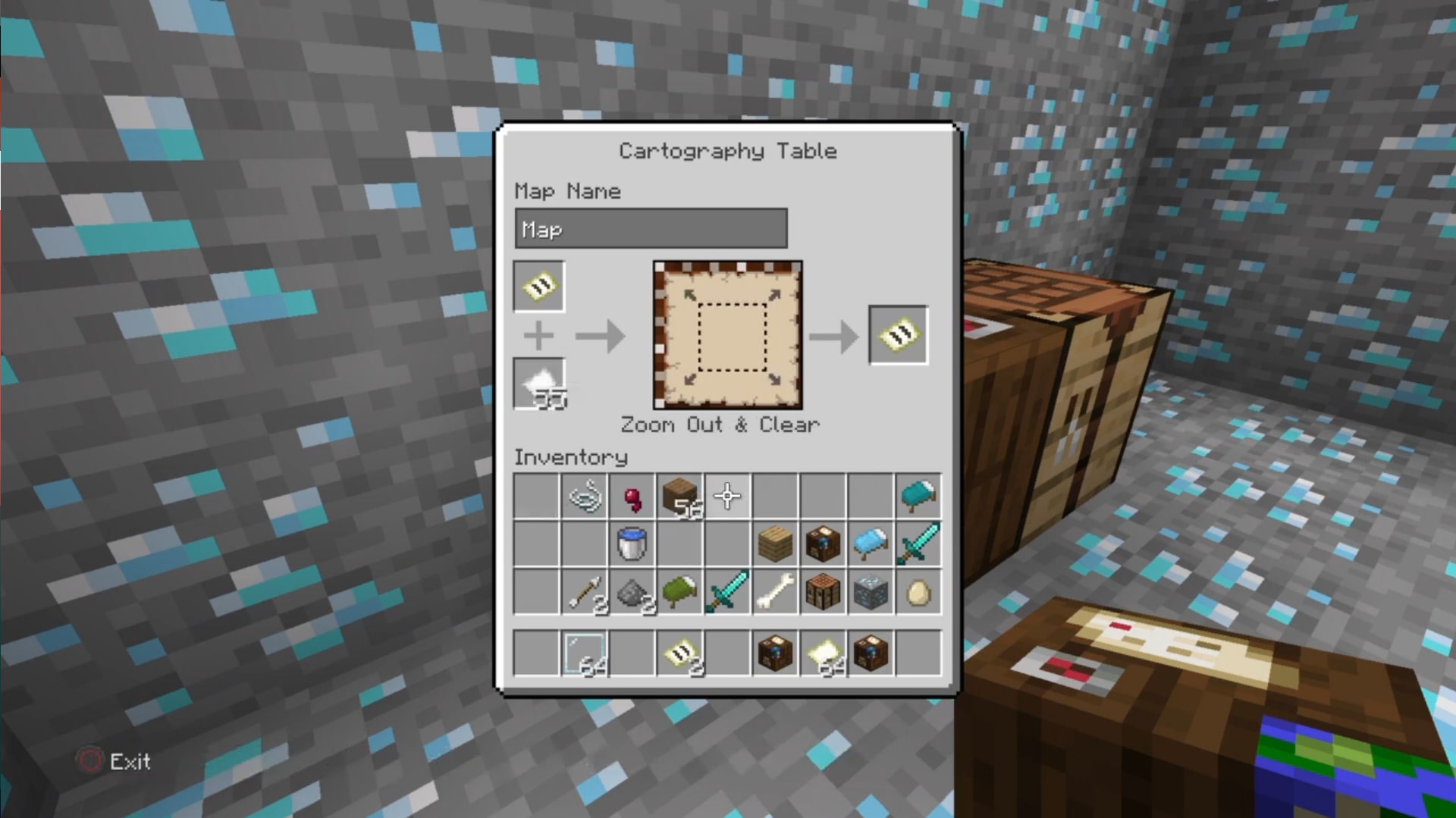Select the map in the top input slot
Image resolution: width=1456 pixels, height=818 pixels.
click(x=538, y=287)
